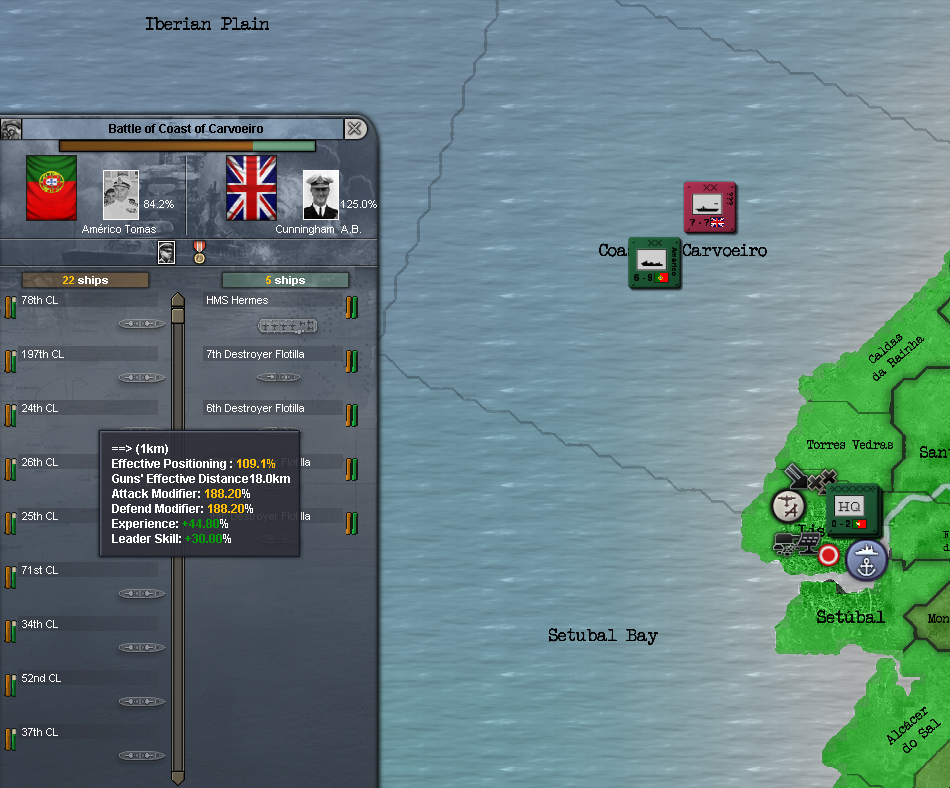The width and height of the screenshot is (950, 788).
Task: Select the Portuguese naval unit counter on map
Action: (654, 263)
